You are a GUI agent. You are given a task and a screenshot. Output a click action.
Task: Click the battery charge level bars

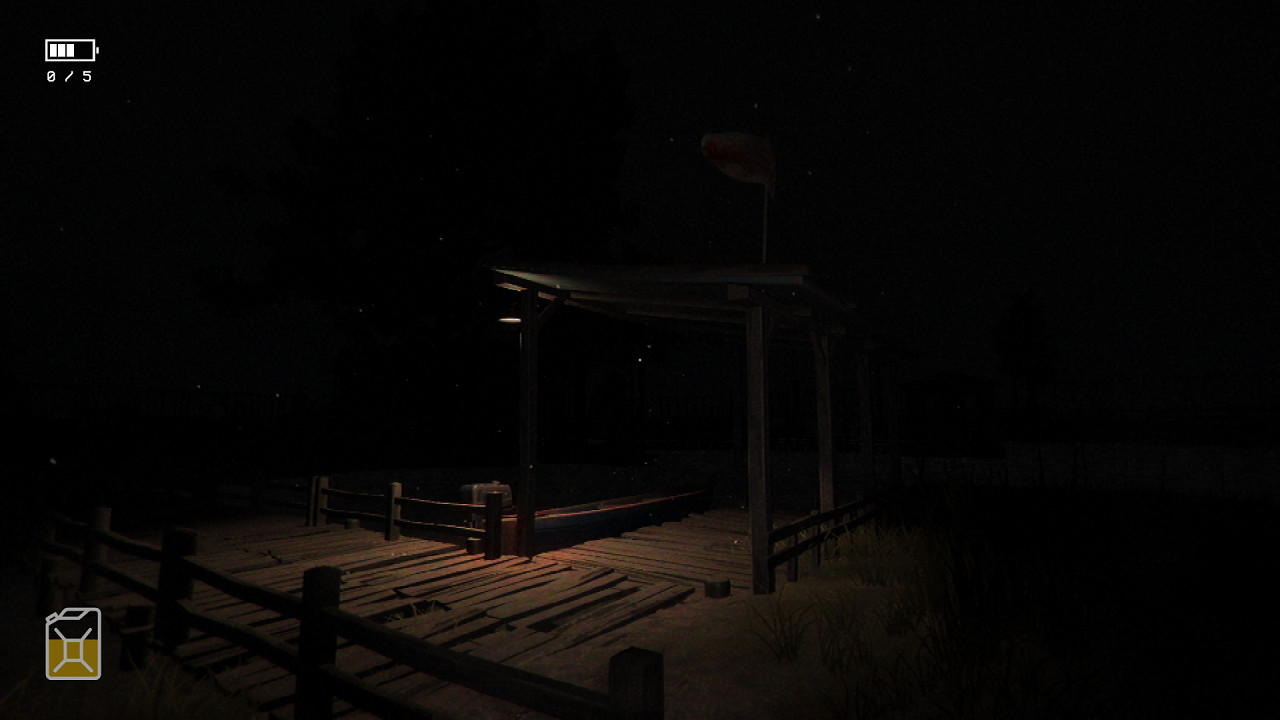[64, 49]
